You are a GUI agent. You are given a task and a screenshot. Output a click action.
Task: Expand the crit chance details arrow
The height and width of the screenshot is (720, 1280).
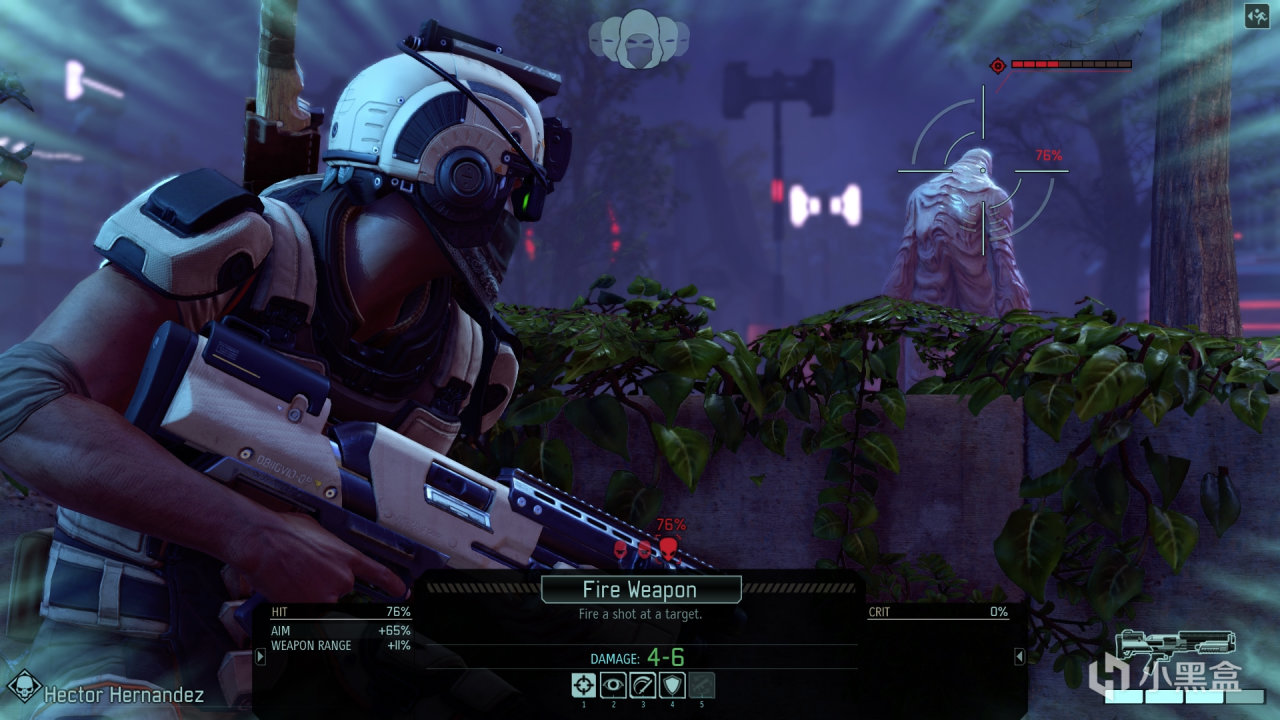click(1019, 656)
